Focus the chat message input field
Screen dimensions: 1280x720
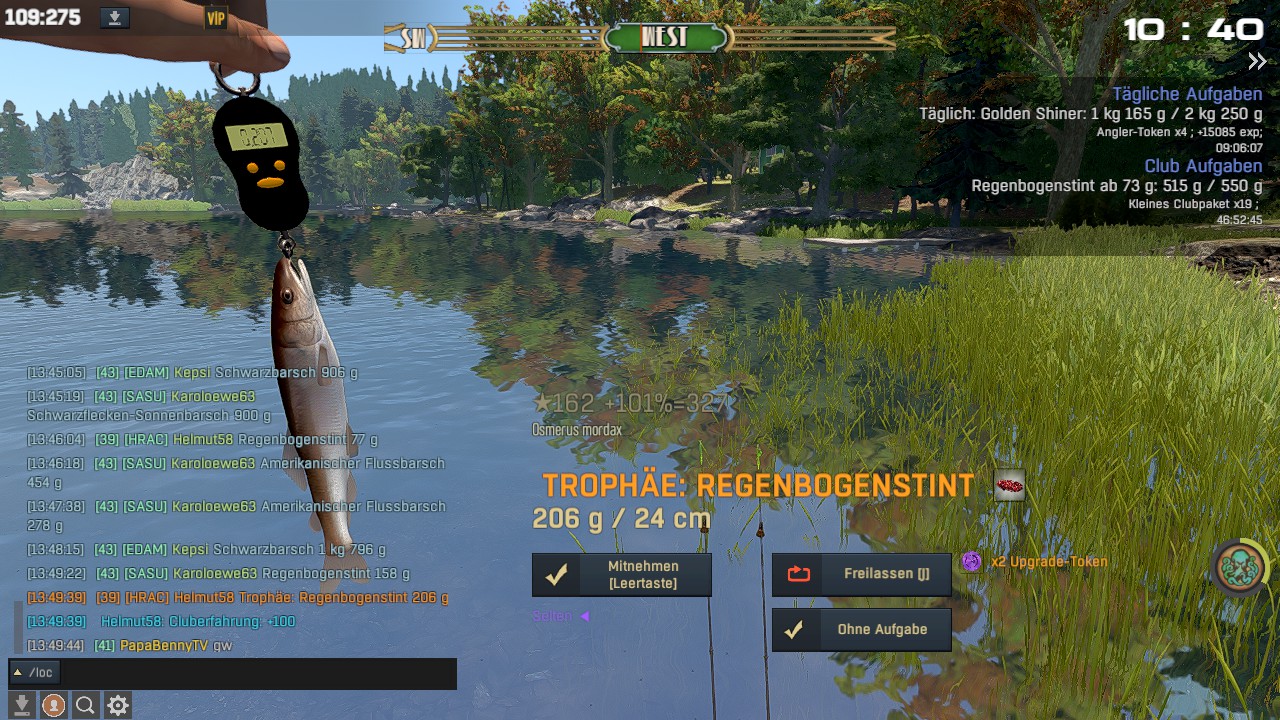click(x=258, y=673)
